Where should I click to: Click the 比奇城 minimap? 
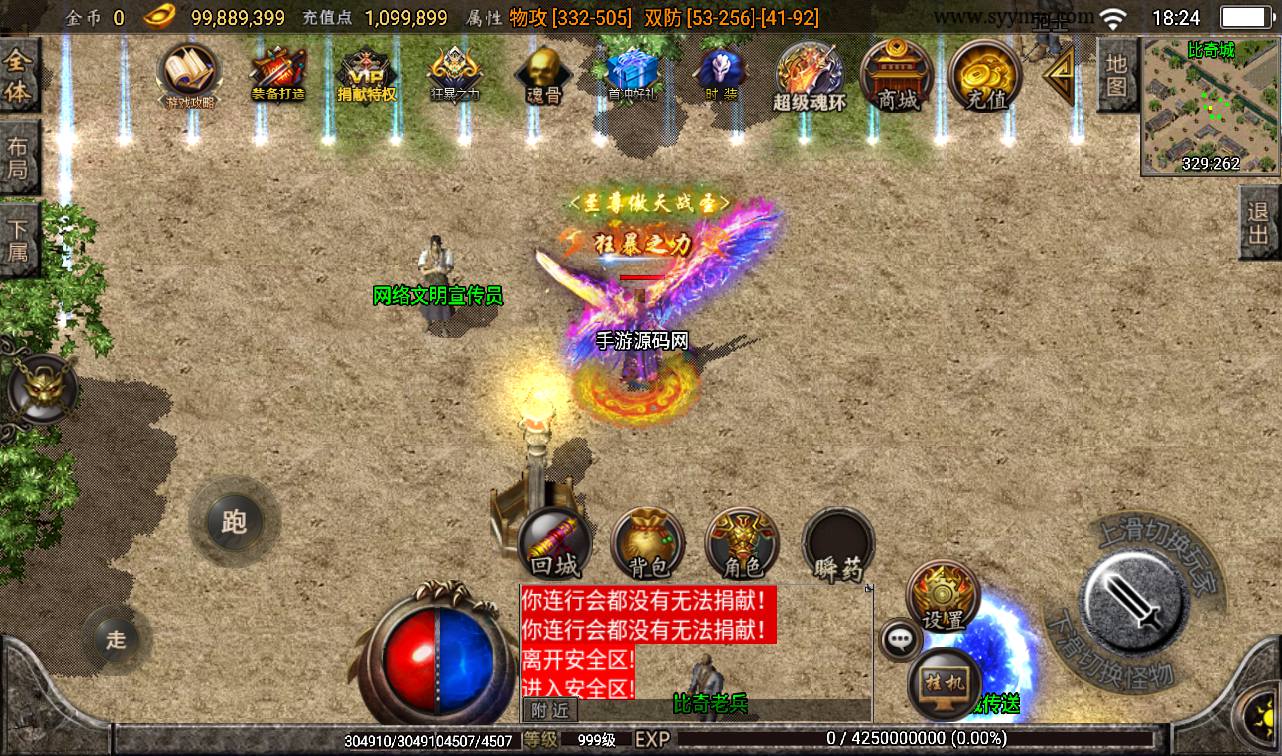coord(1209,107)
